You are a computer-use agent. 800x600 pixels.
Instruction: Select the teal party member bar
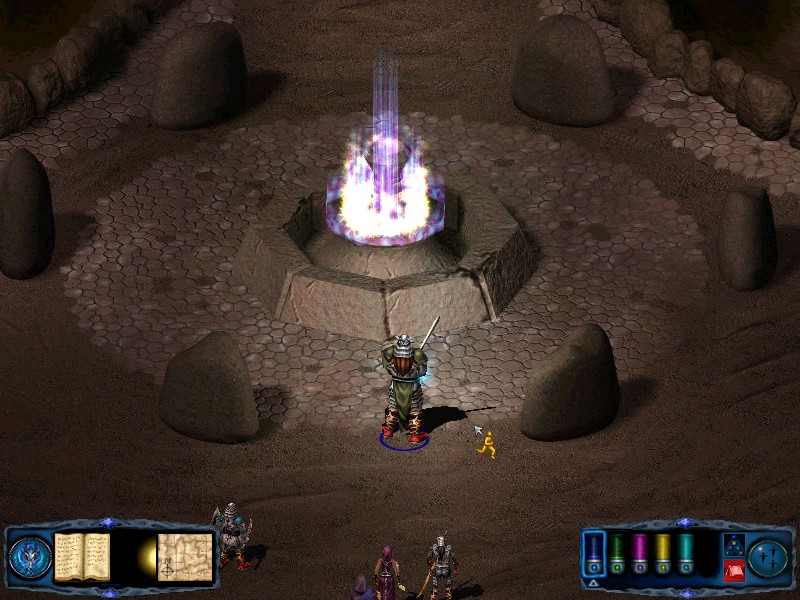[685, 551]
